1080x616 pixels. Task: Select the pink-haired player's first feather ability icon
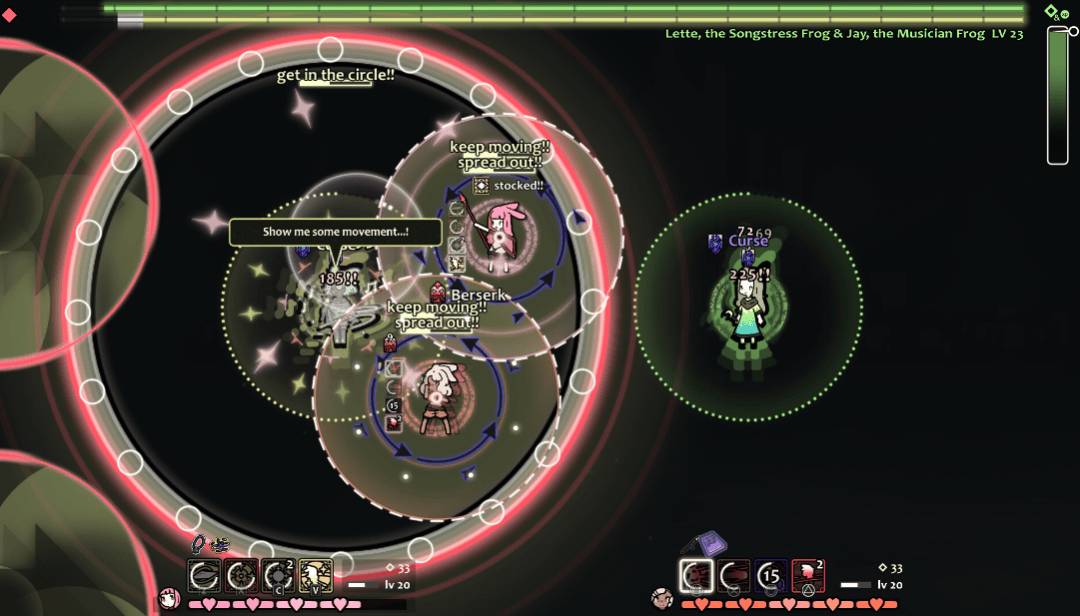tap(204, 576)
